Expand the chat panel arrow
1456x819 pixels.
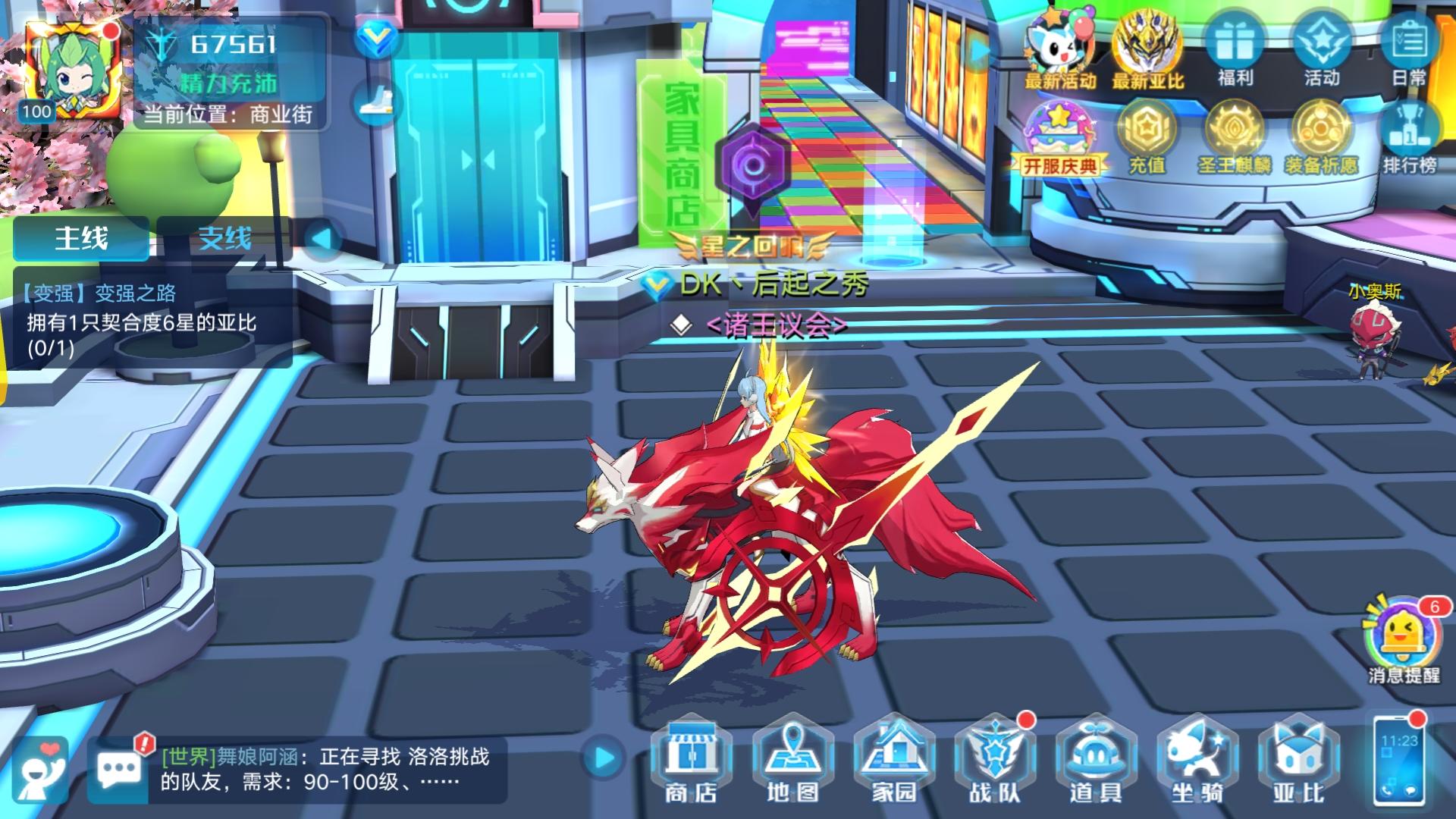pos(603,758)
